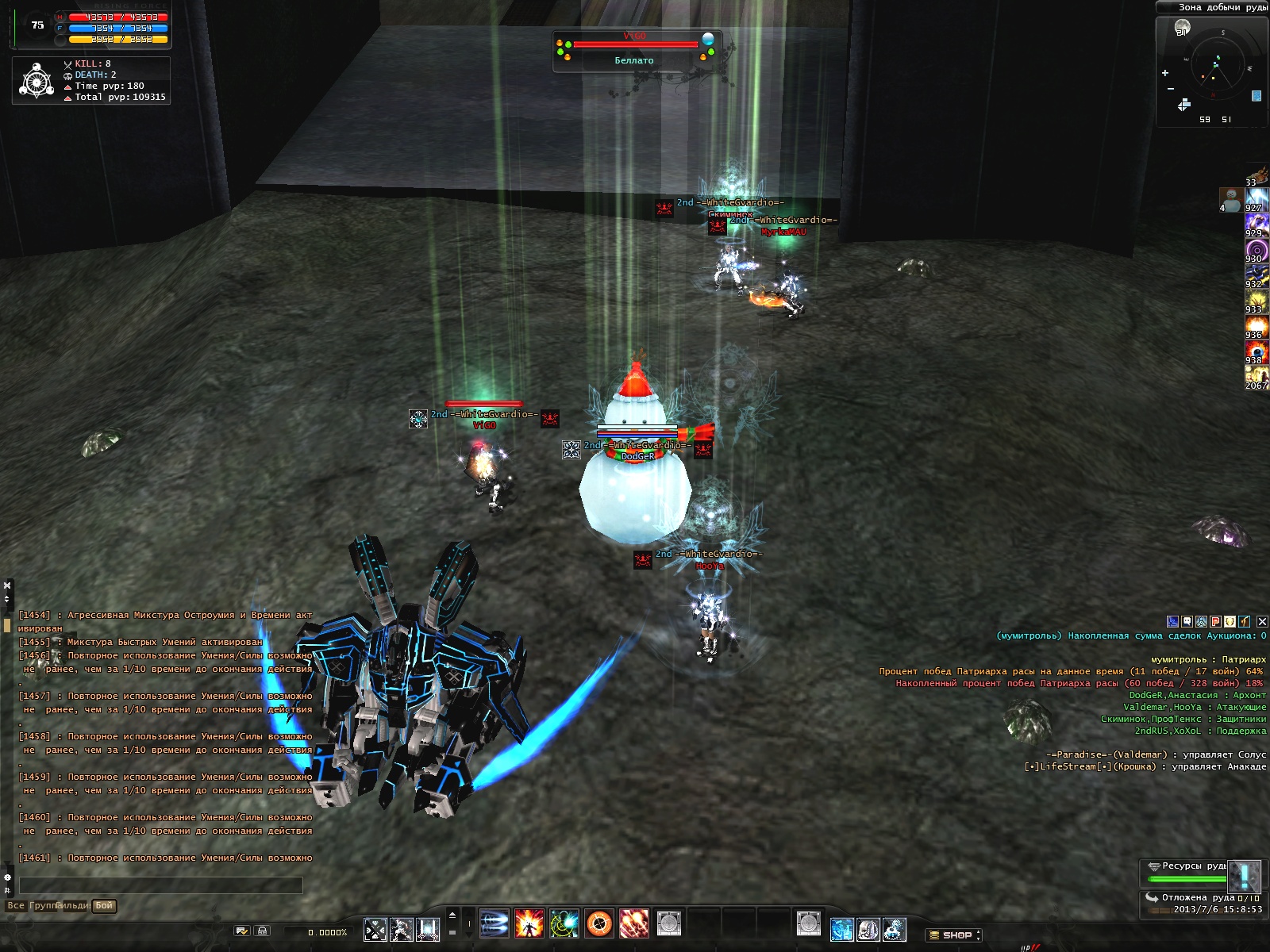
Task: Use the orange crosshair target skill
Action: click(x=599, y=923)
